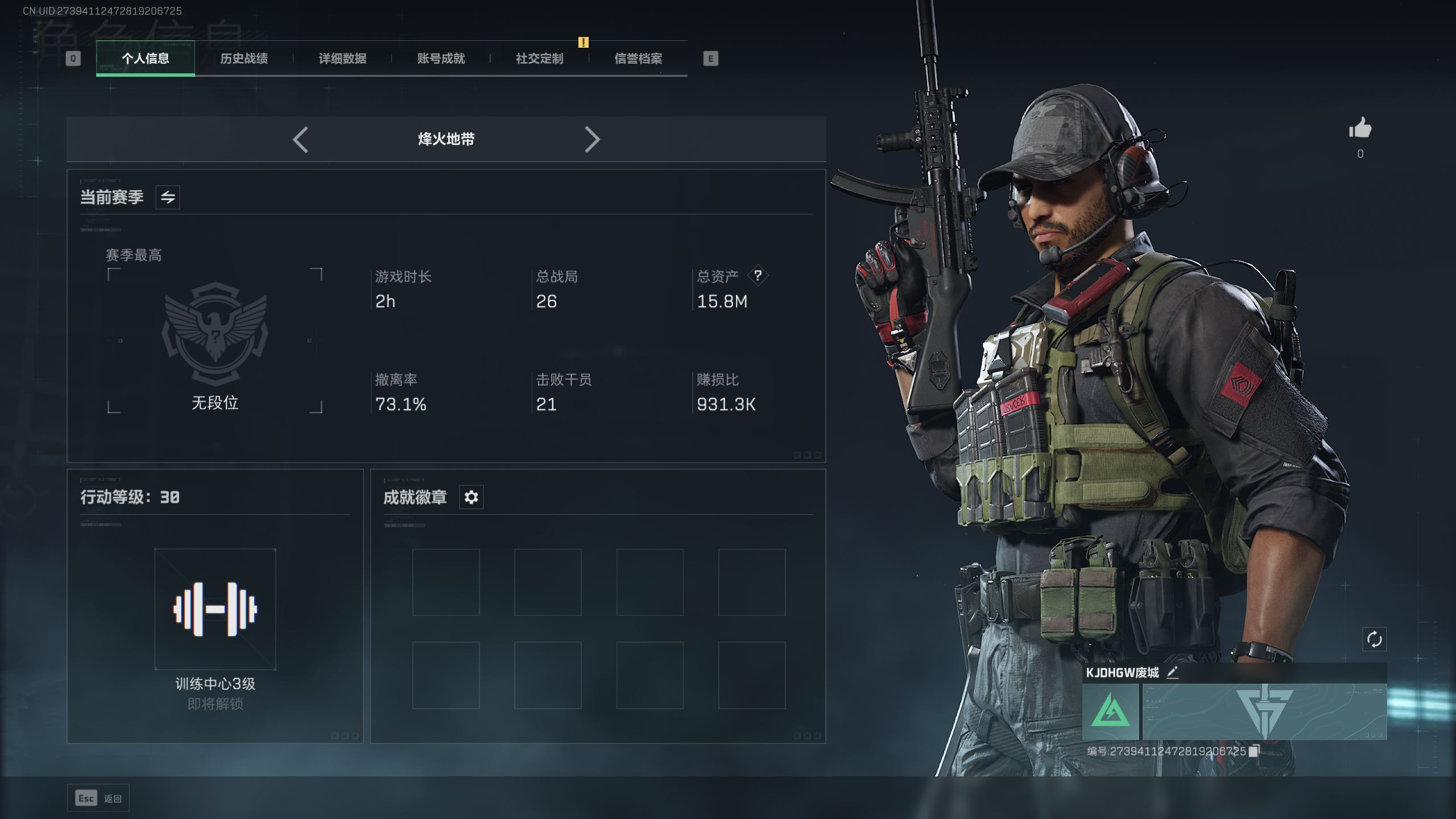This screenshot has width=1456, height=819.
Task: Open the 总资产 question mark help
Action: point(758,276)
